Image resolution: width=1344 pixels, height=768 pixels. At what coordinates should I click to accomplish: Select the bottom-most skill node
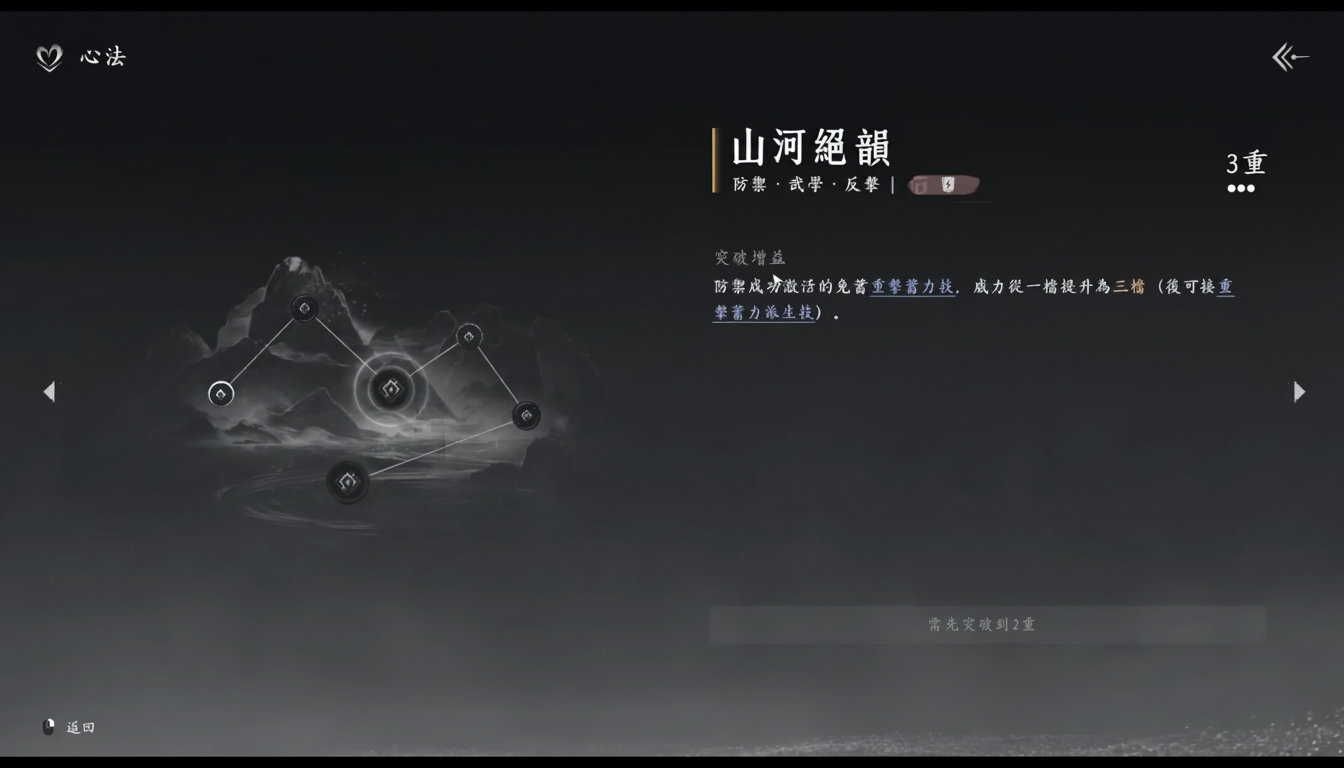(x=348, y=481)
